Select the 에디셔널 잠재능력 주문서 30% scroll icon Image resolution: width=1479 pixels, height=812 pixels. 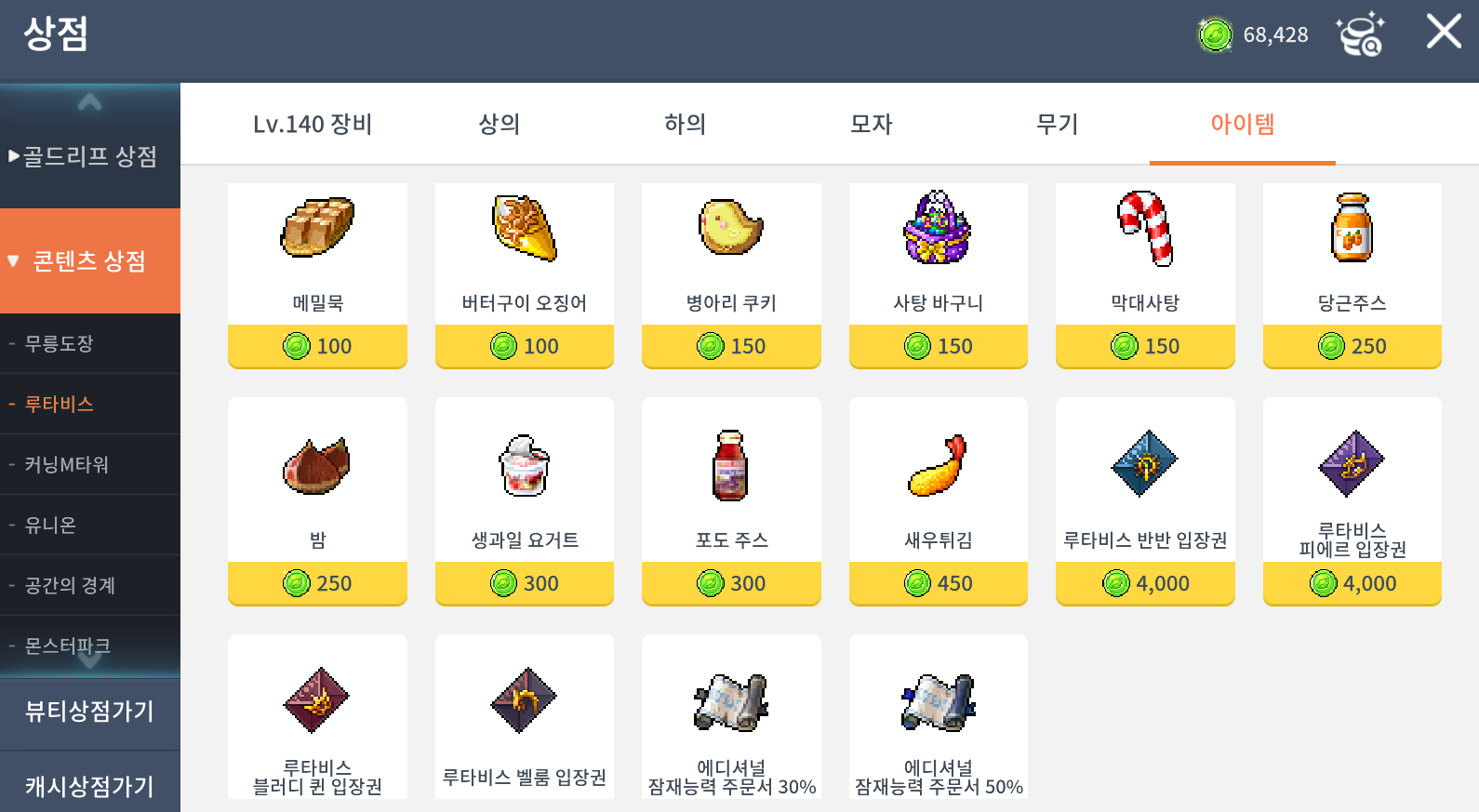click(x=731, y=701)
